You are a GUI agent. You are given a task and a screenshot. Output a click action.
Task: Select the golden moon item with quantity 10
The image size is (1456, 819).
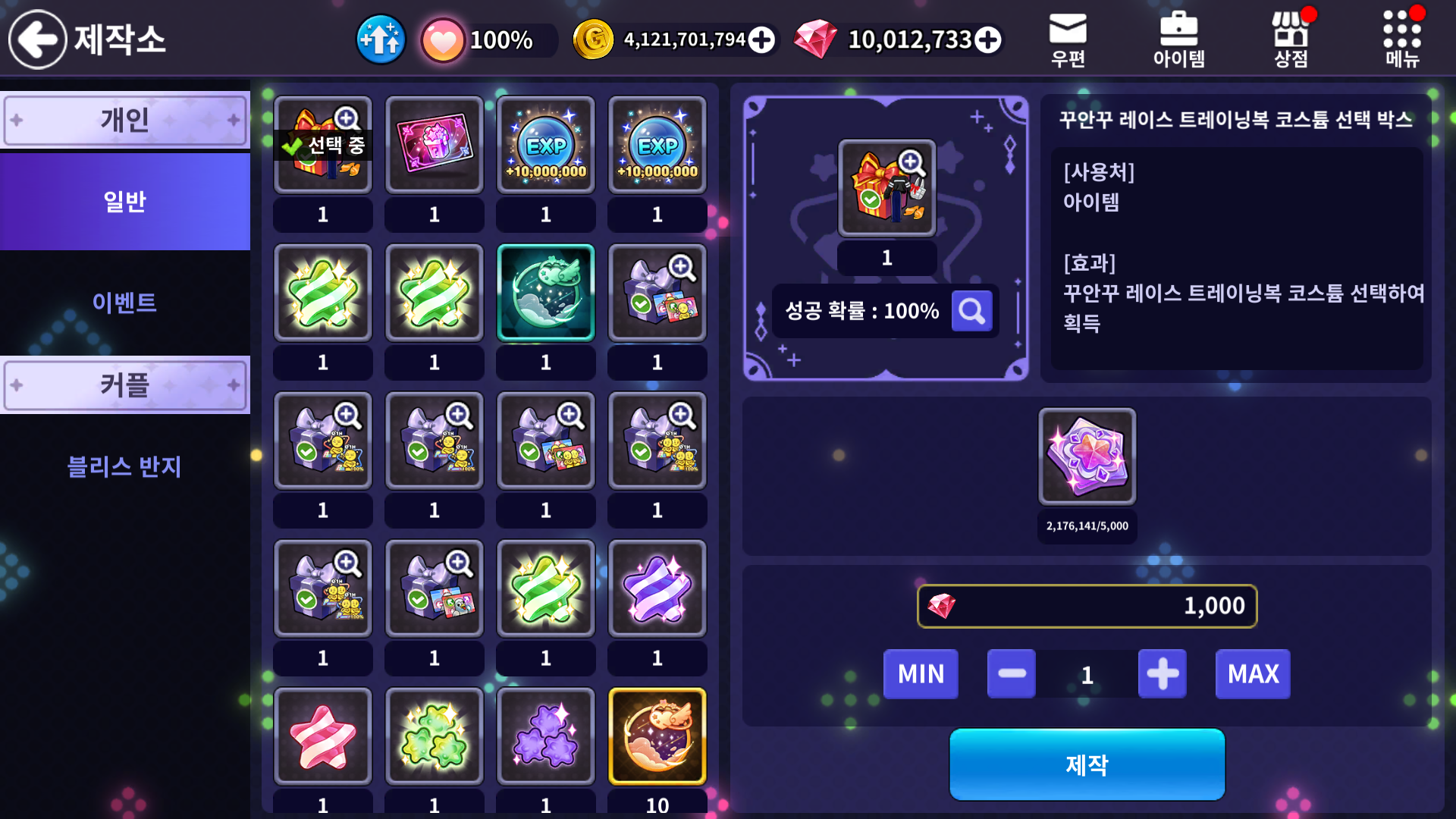[x=657, y=736]
